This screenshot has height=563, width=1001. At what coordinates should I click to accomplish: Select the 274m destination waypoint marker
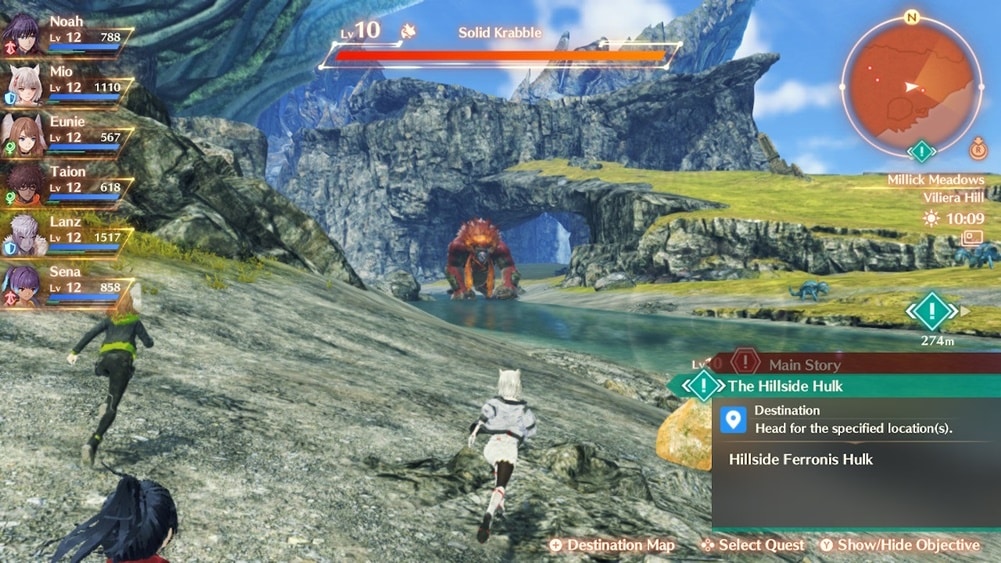(x=932, y=312)
